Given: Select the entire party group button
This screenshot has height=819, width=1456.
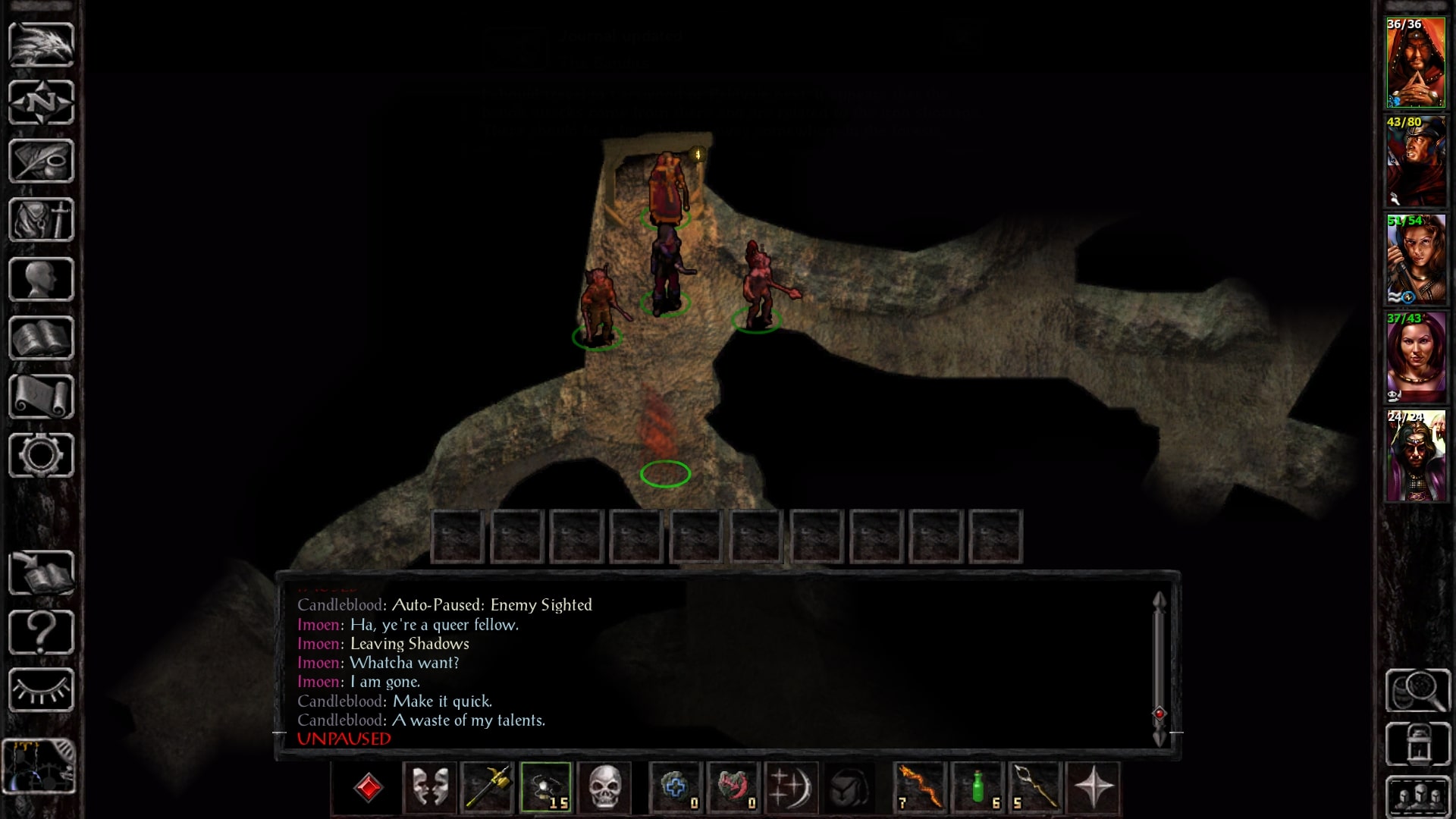Looking at the screenshot, I should [1417, 797].
